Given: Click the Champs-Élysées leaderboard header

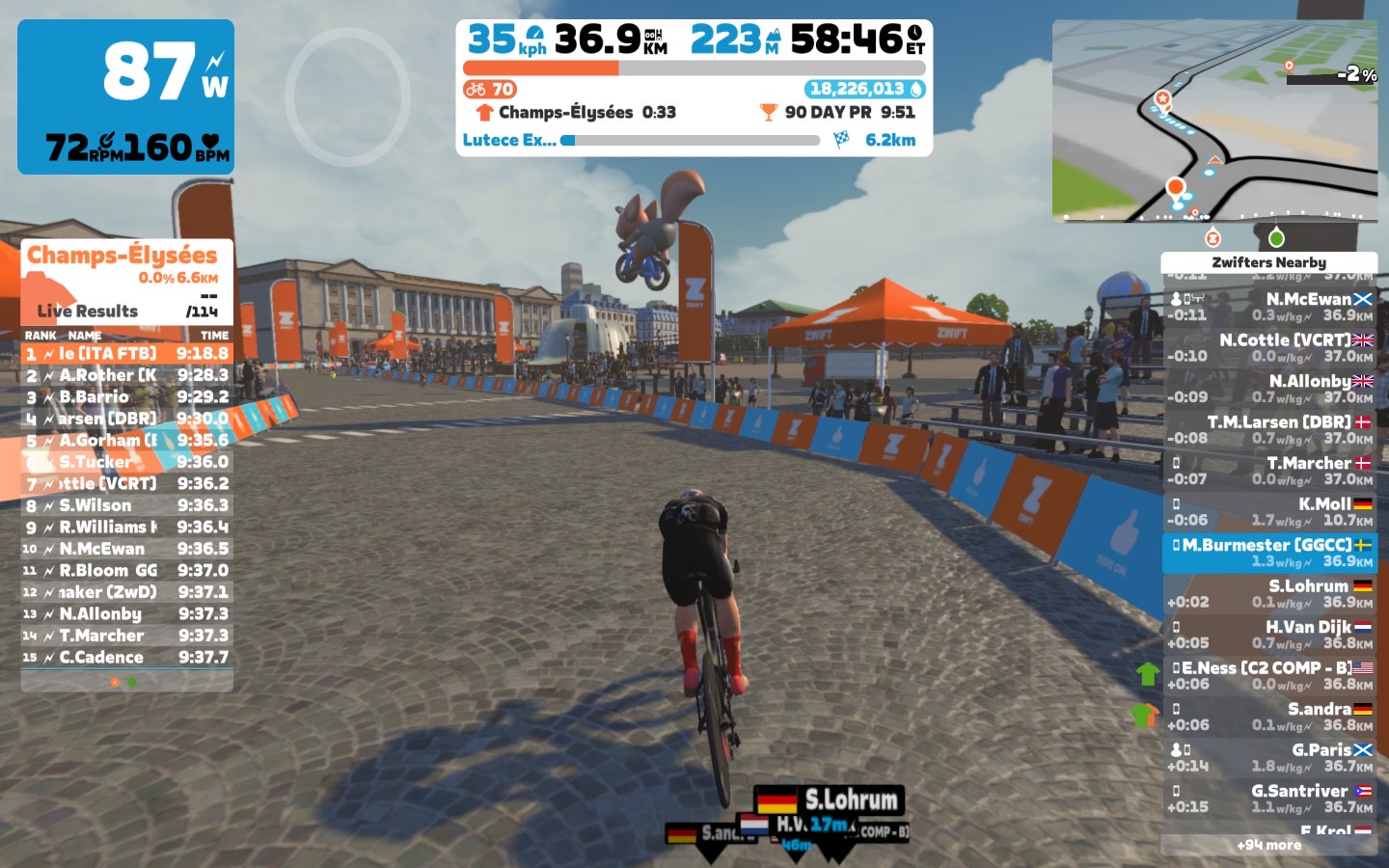Looking at the screenshot, I should point(123,256).
